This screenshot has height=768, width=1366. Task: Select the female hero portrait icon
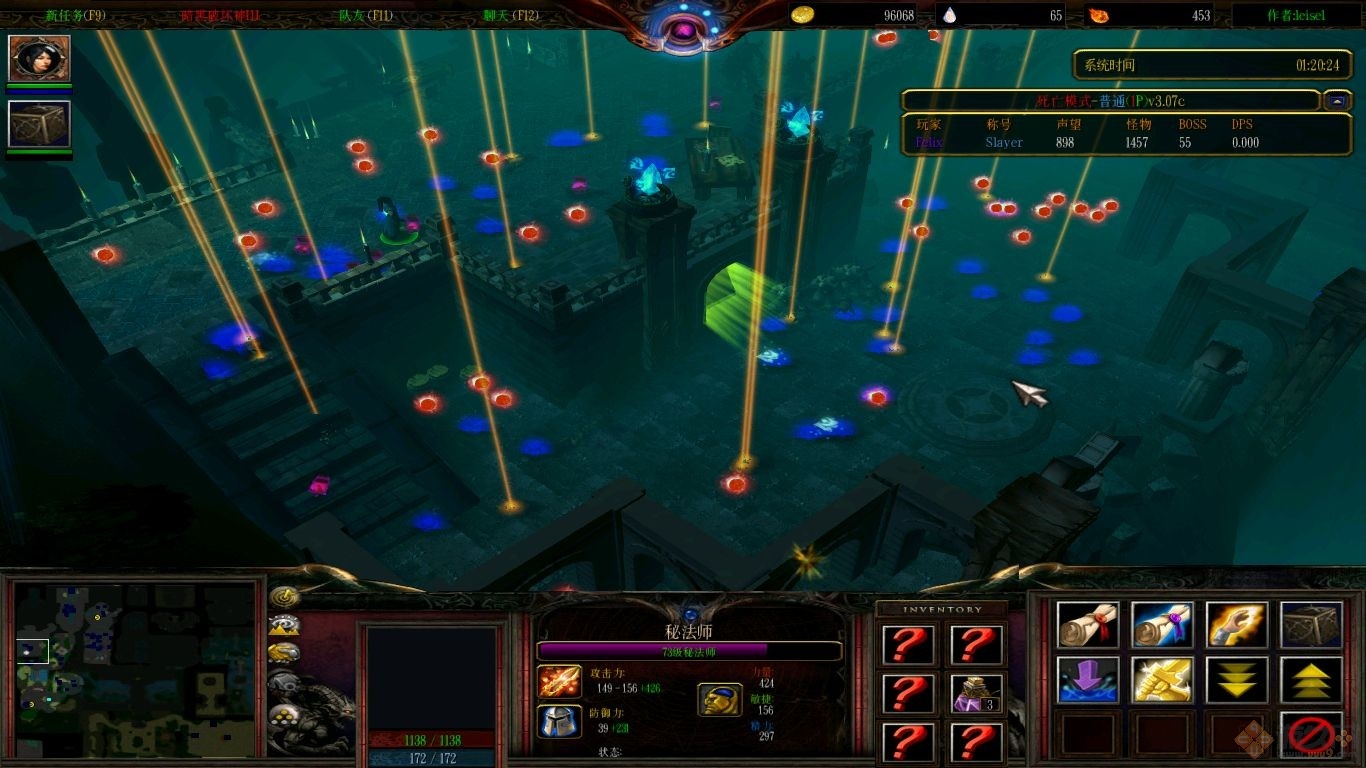(x=40, y=58)
